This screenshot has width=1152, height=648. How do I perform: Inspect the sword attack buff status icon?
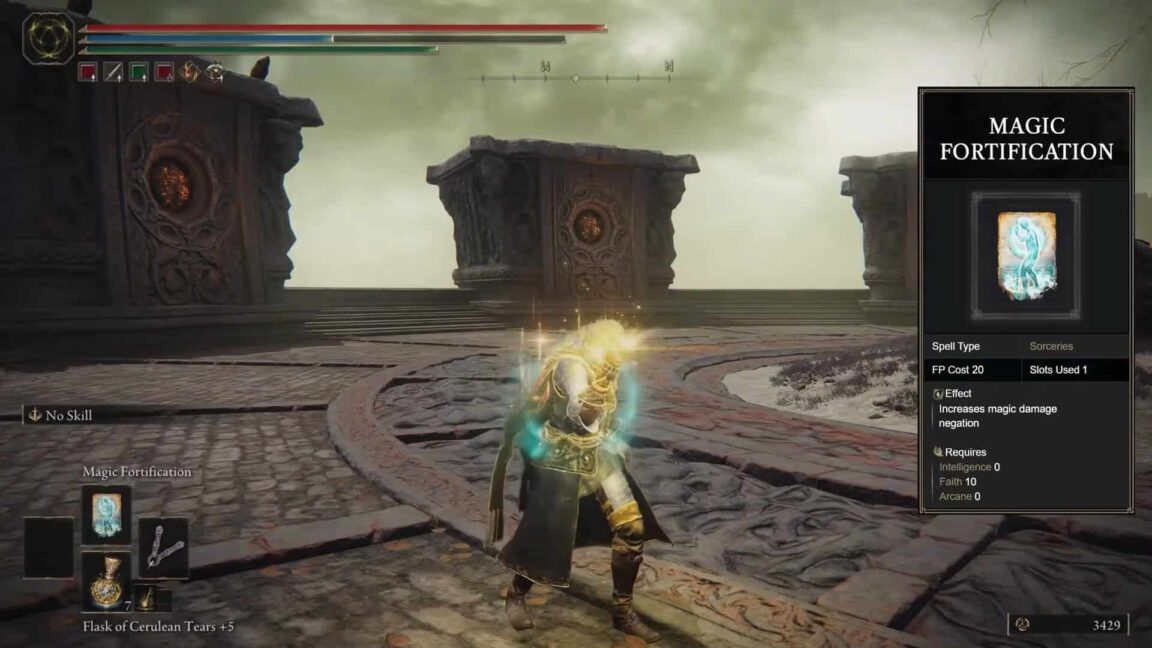113,72
